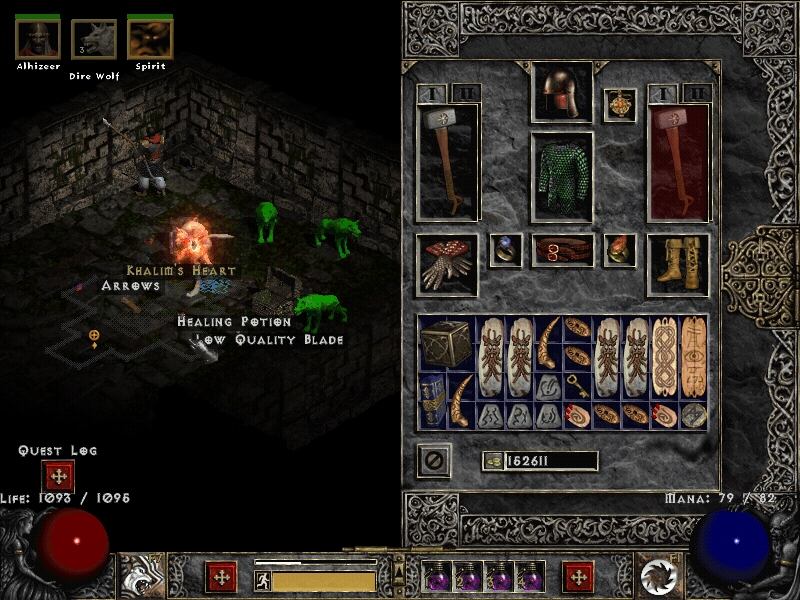Select the equipped amulet slot

coord(620,105)
